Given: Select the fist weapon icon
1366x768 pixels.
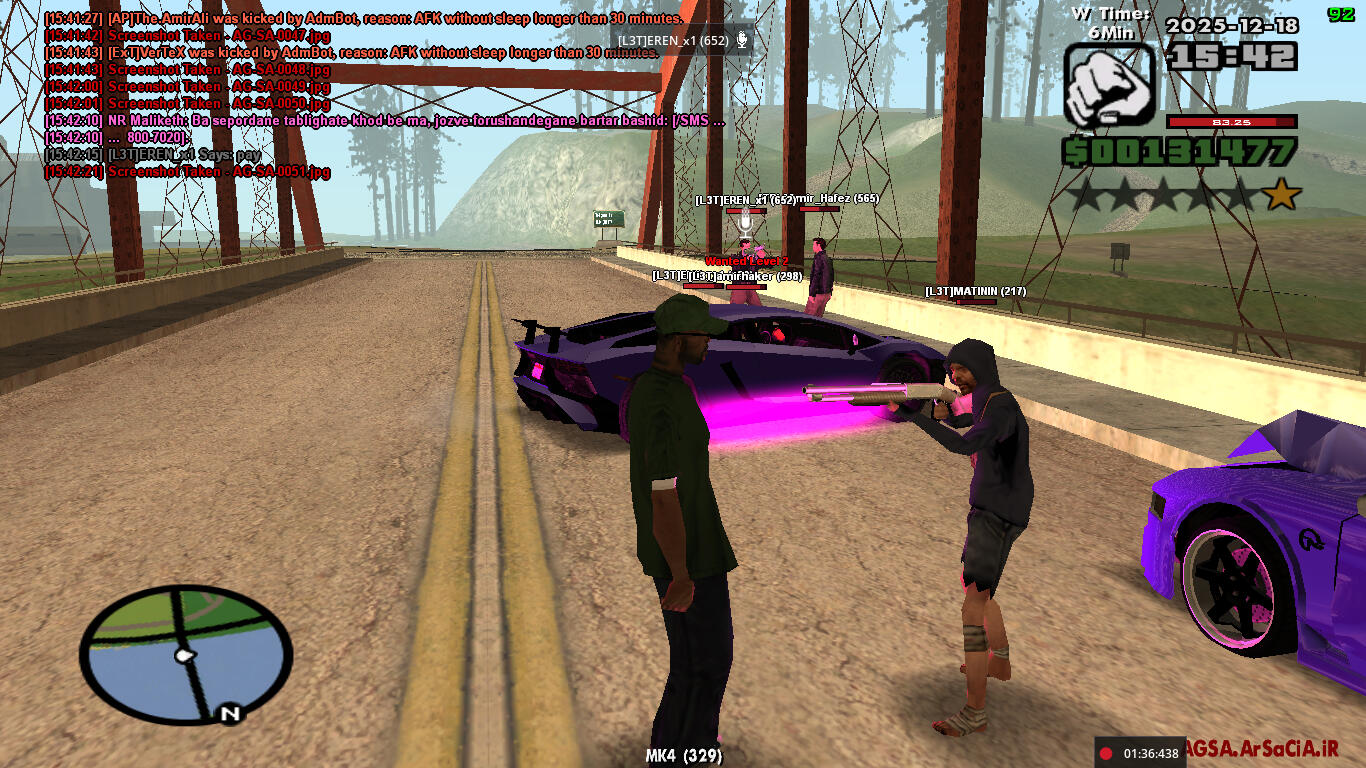Looking at the screenshot, I should 1109,84.
